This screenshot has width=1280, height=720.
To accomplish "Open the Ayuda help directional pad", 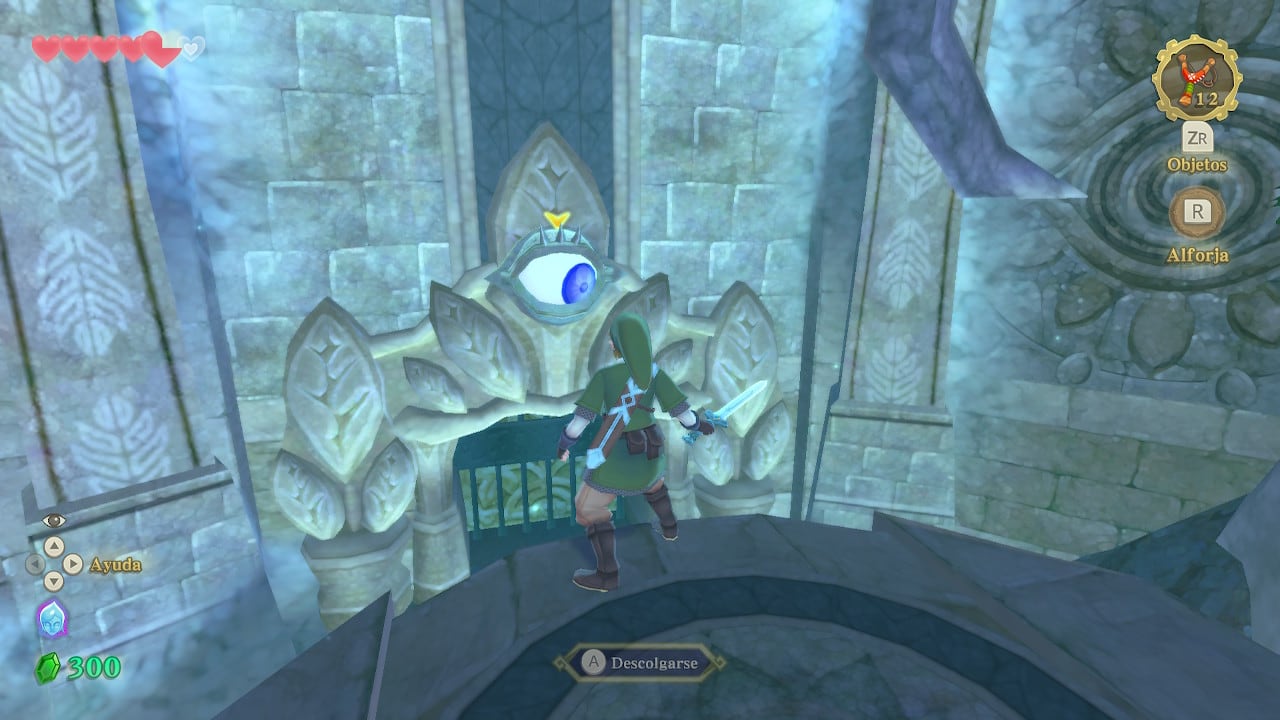I will 52,564.
